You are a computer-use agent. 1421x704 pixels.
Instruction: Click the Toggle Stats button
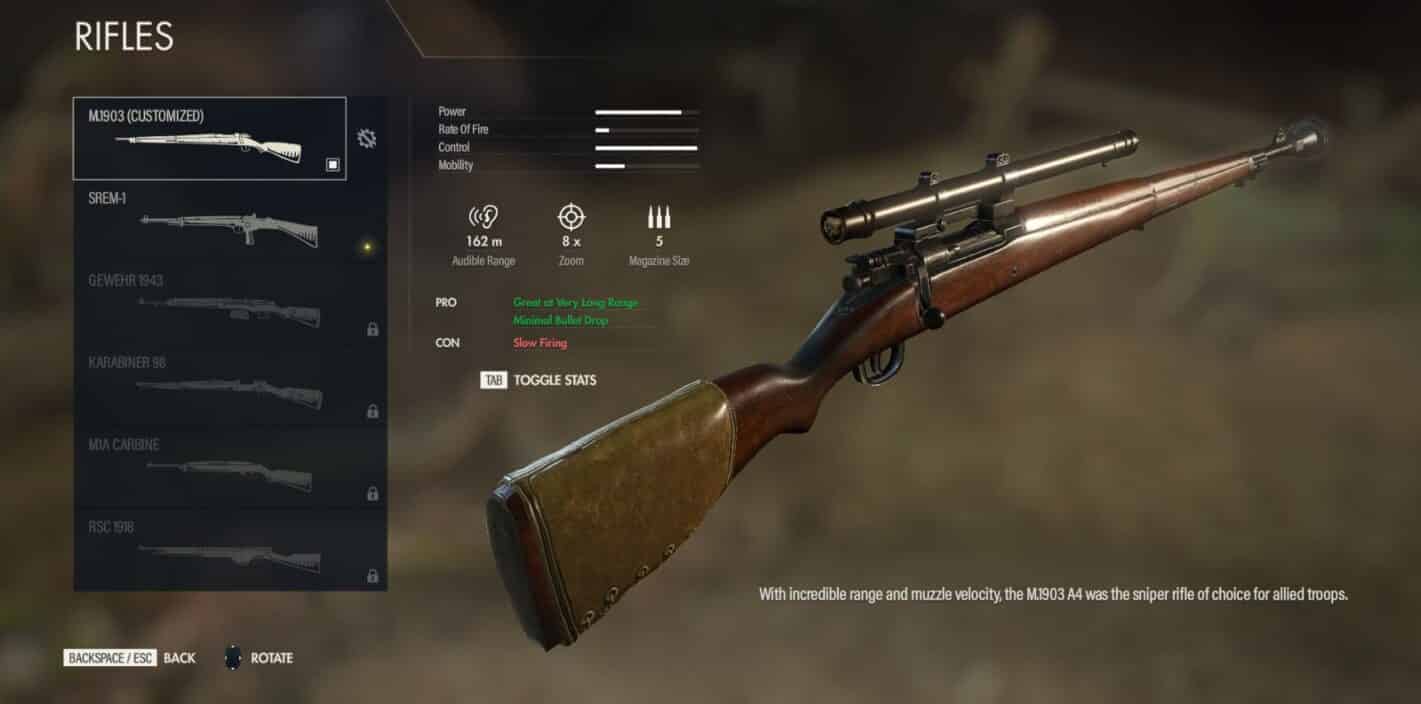point(539,380)
